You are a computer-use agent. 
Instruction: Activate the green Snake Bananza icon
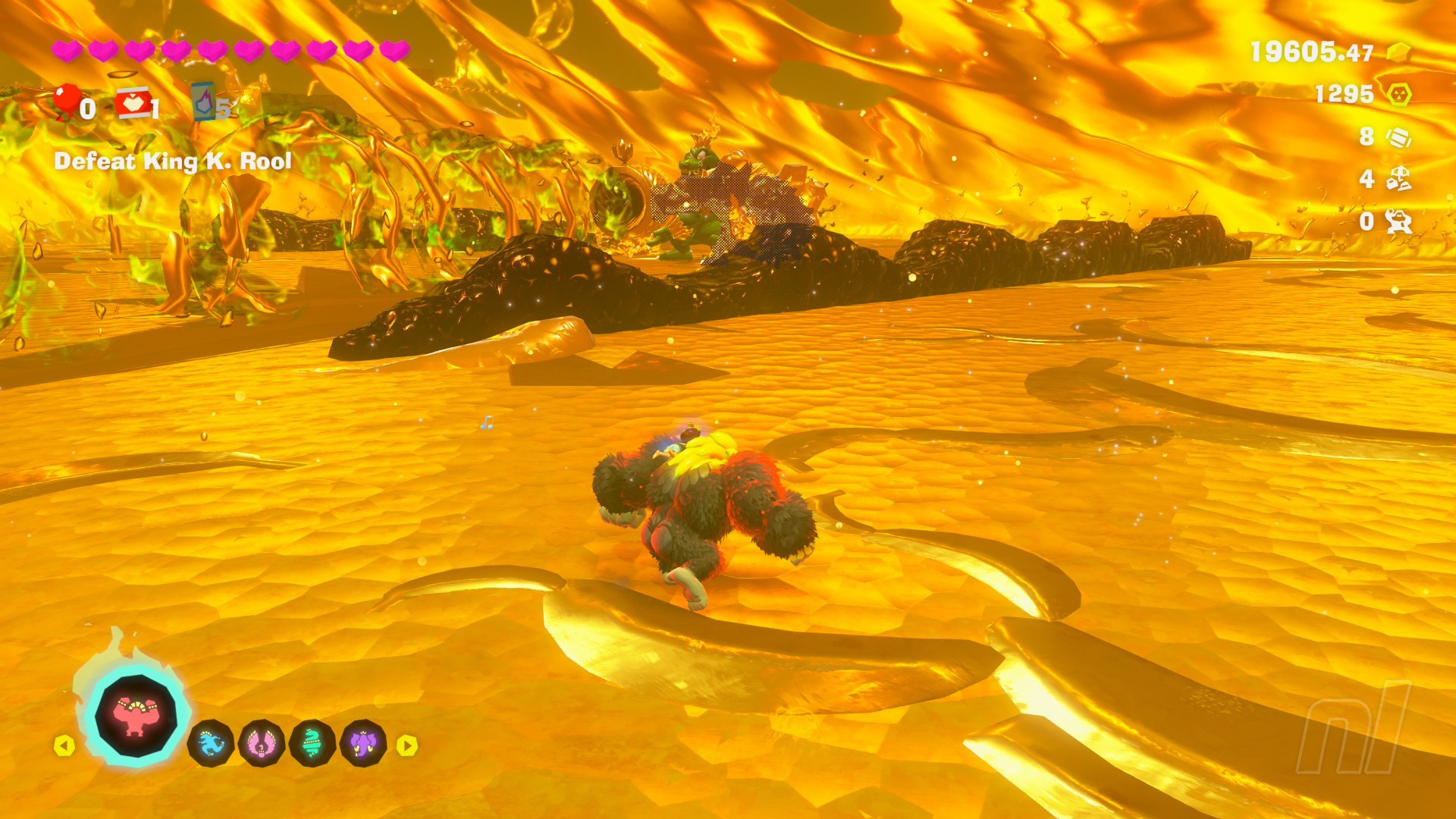(x=312, y=743)
